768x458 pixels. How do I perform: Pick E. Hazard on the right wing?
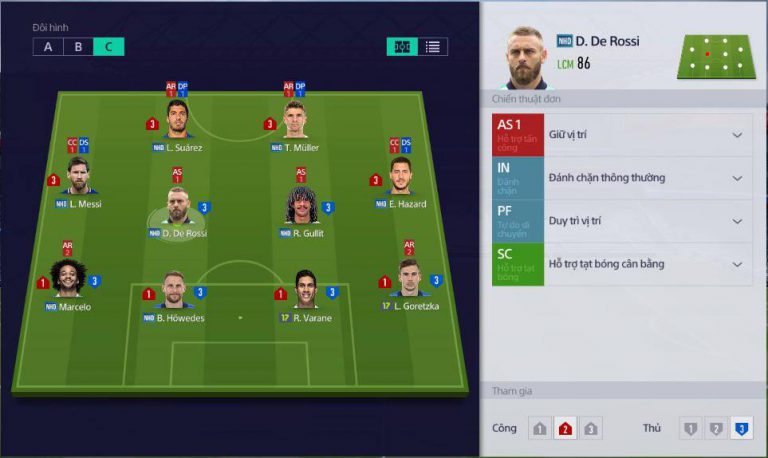(400, 176)
